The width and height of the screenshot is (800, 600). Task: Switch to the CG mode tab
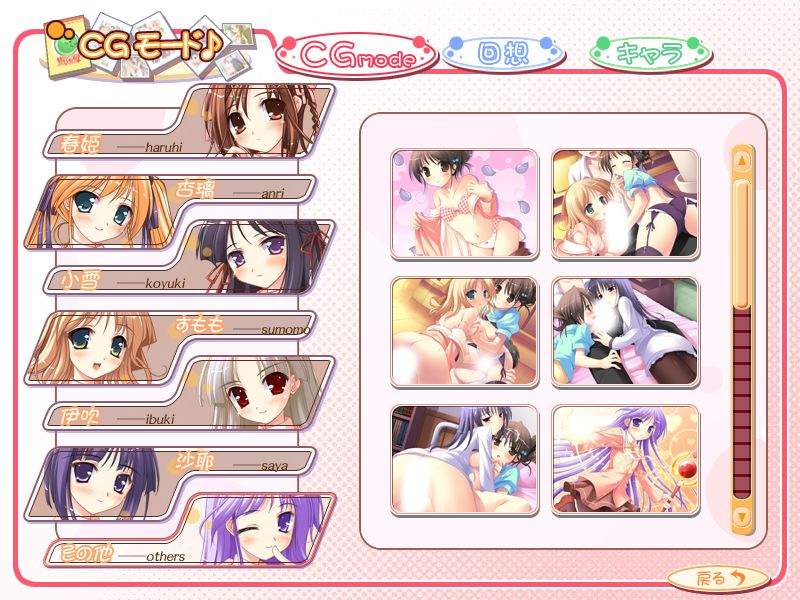[357, 55]
